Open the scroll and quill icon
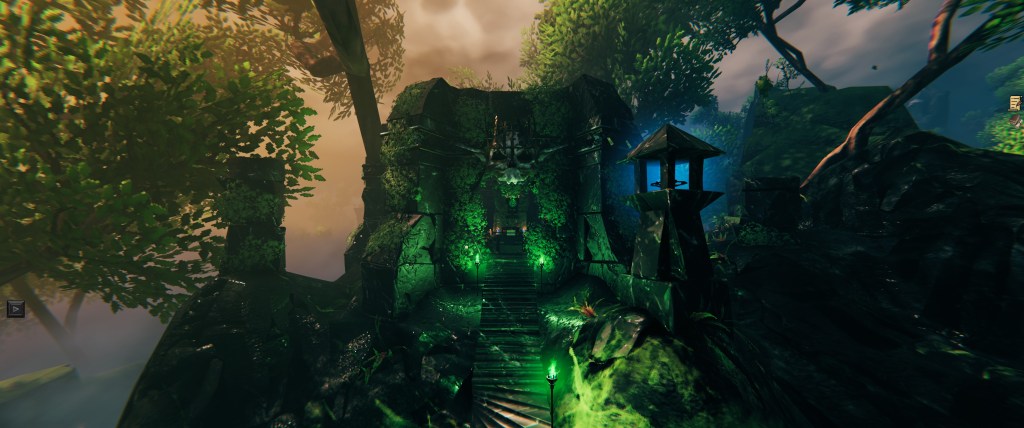Screen dimensions: 1024x428 coord(1015,102)
